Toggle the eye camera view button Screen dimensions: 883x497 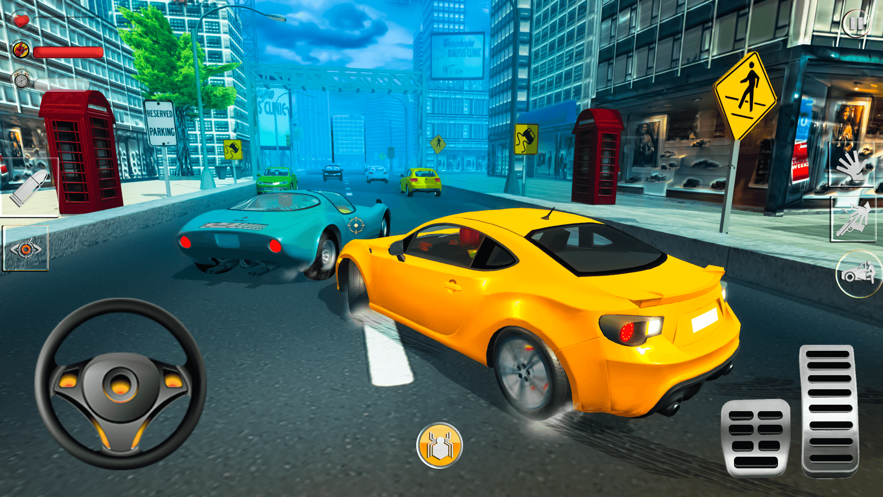coord(26,249)
